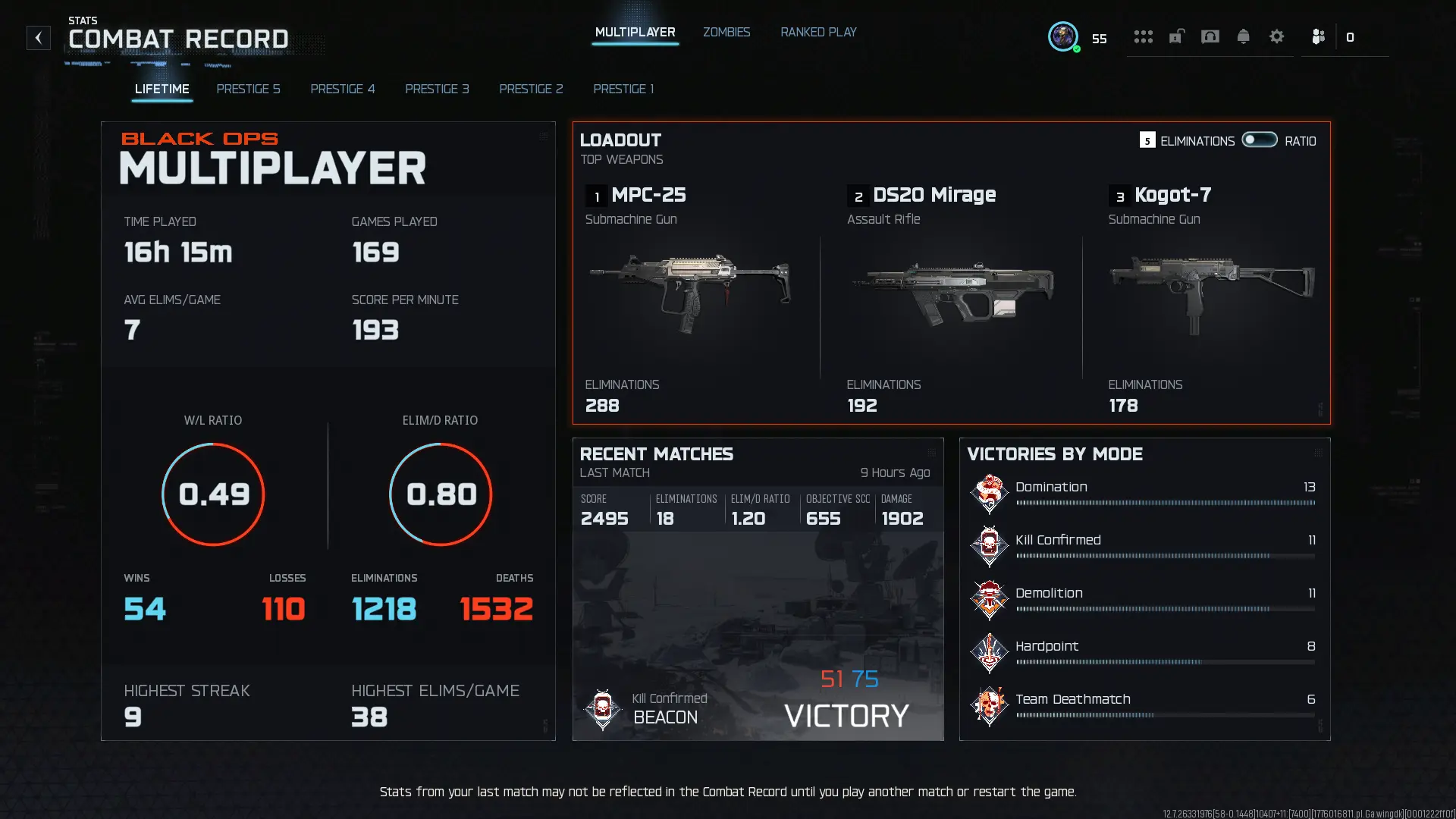Show Lifetime combat record
1456x819 pixels.
click(162, 89)
